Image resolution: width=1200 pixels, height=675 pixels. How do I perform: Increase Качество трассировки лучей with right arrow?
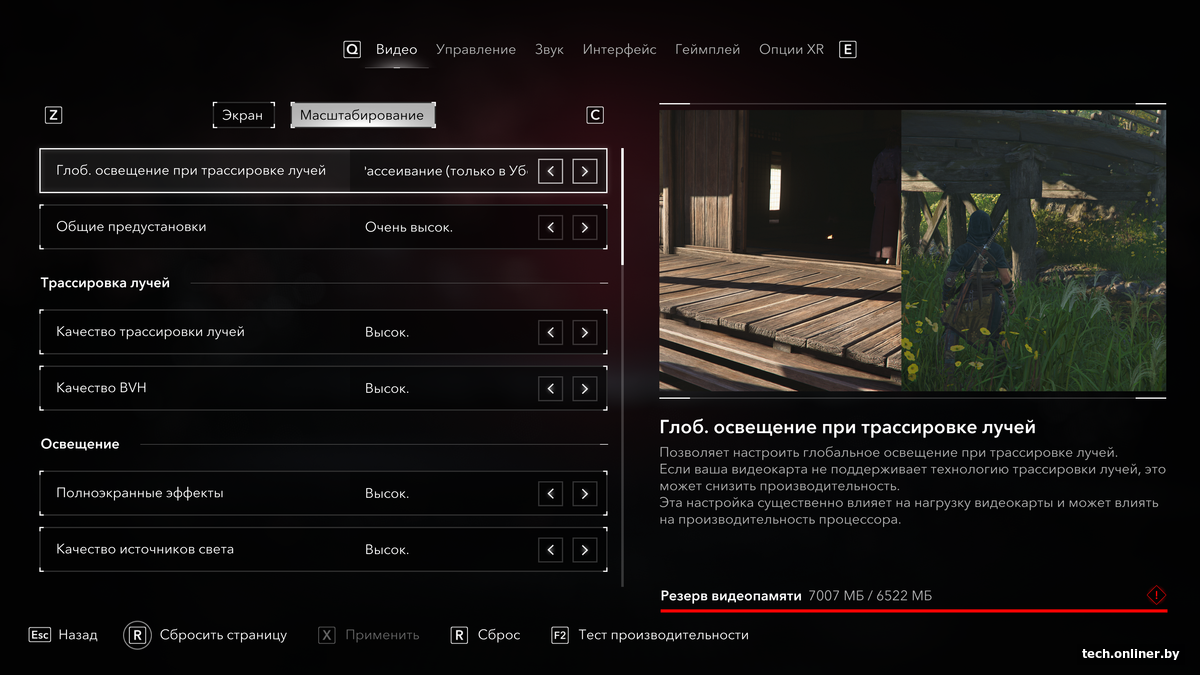(x=585, y=332)
